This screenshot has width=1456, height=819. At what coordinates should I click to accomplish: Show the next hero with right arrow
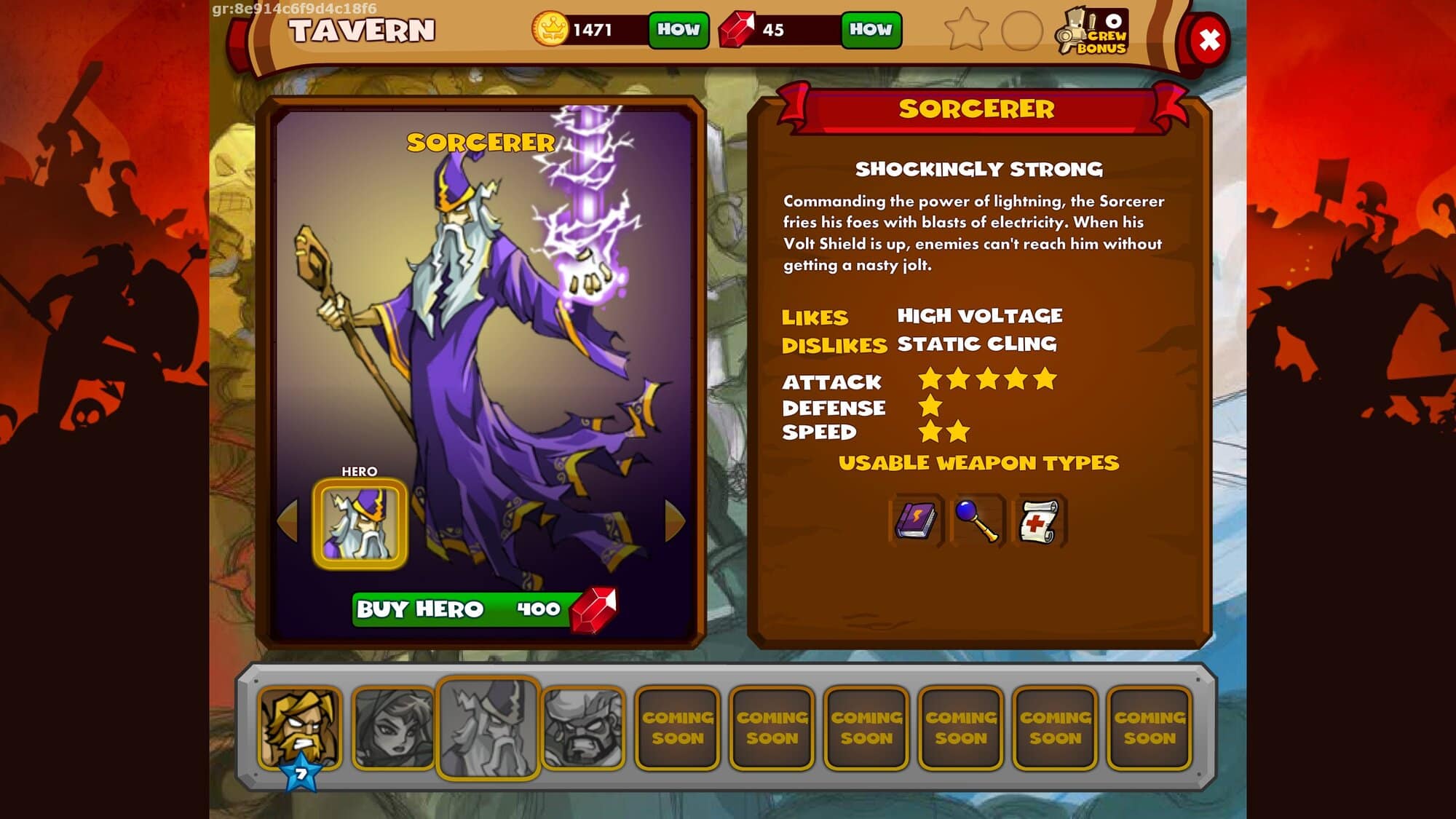coord(674,521)
